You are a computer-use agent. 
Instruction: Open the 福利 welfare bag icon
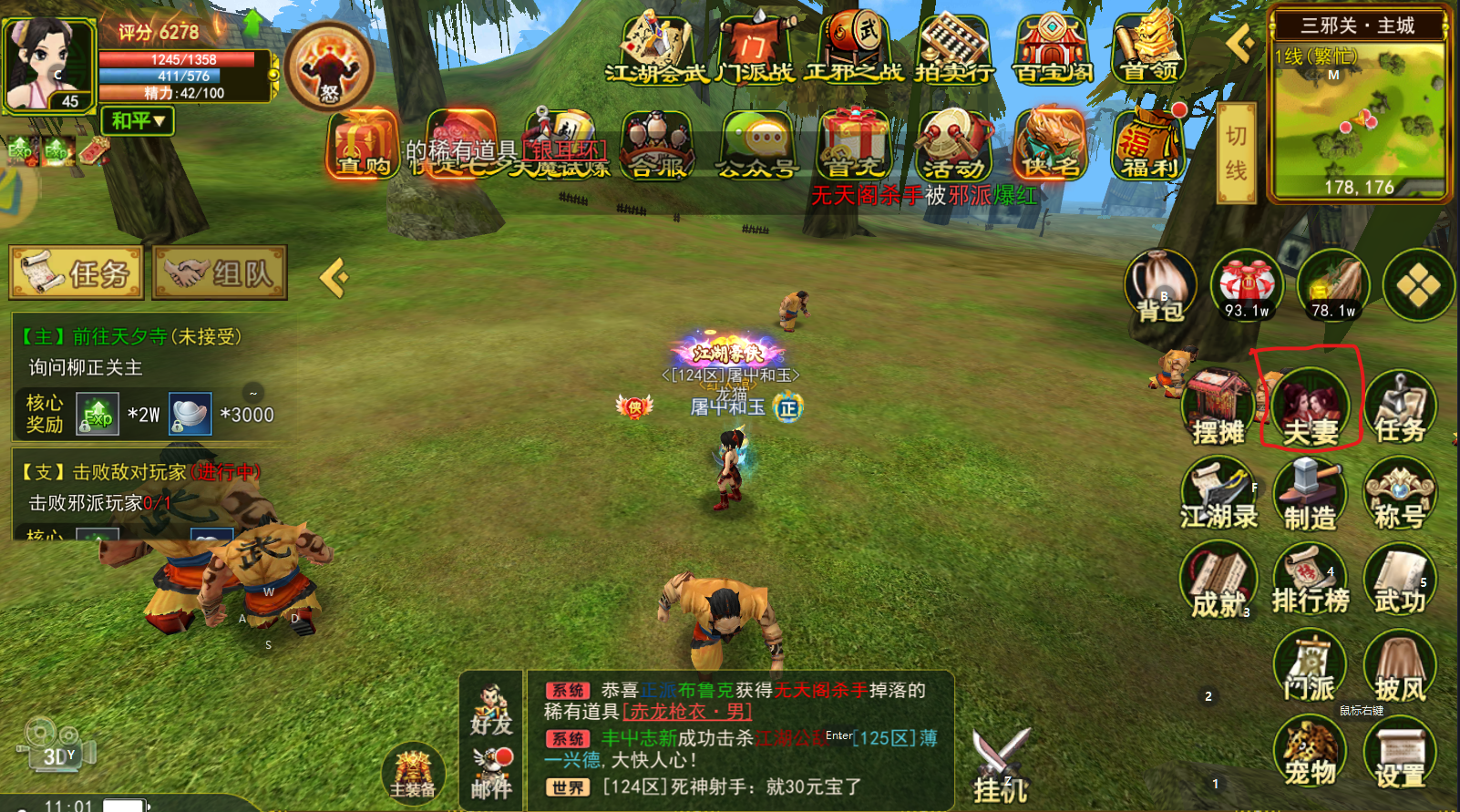pyautogui.click(x=1149, y=146)
